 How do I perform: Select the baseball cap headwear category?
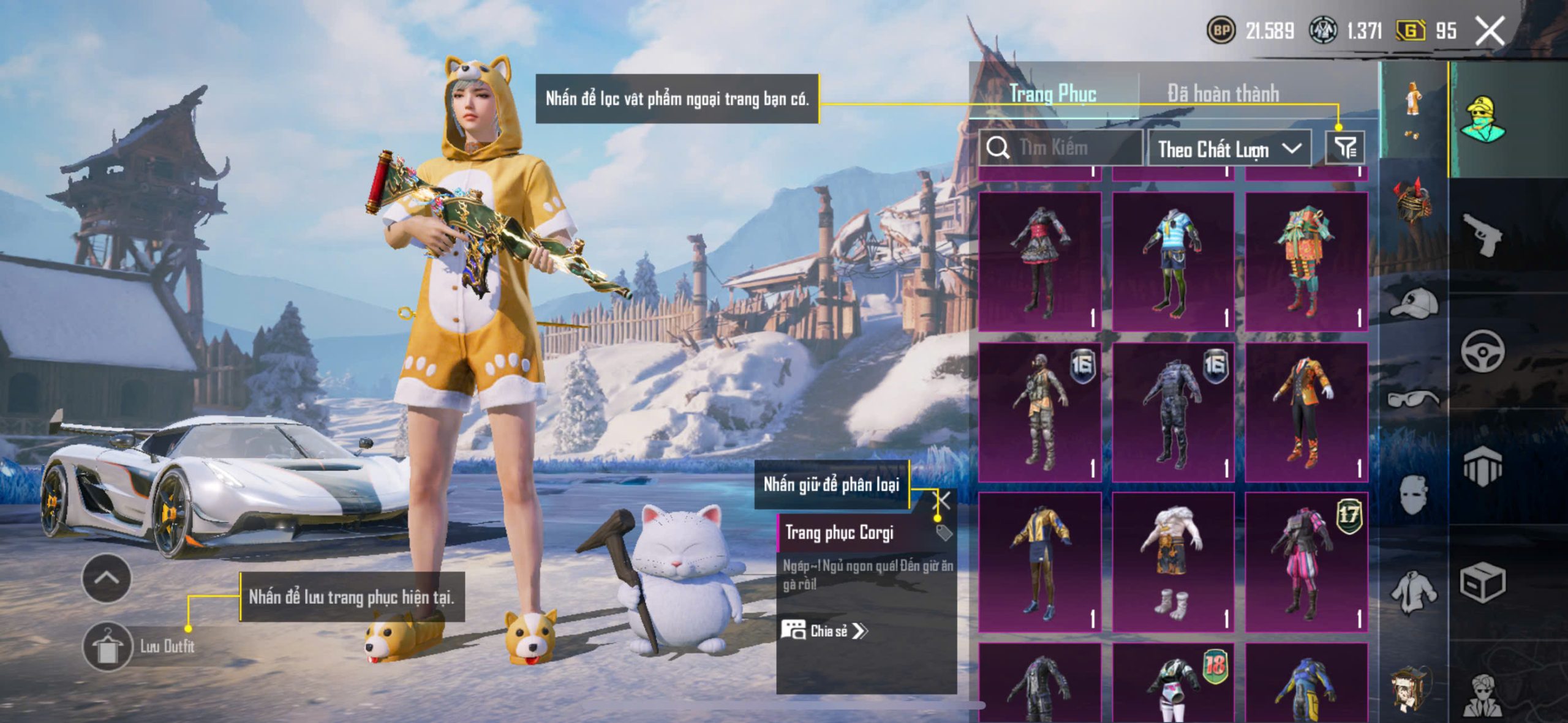(1414, 303)
